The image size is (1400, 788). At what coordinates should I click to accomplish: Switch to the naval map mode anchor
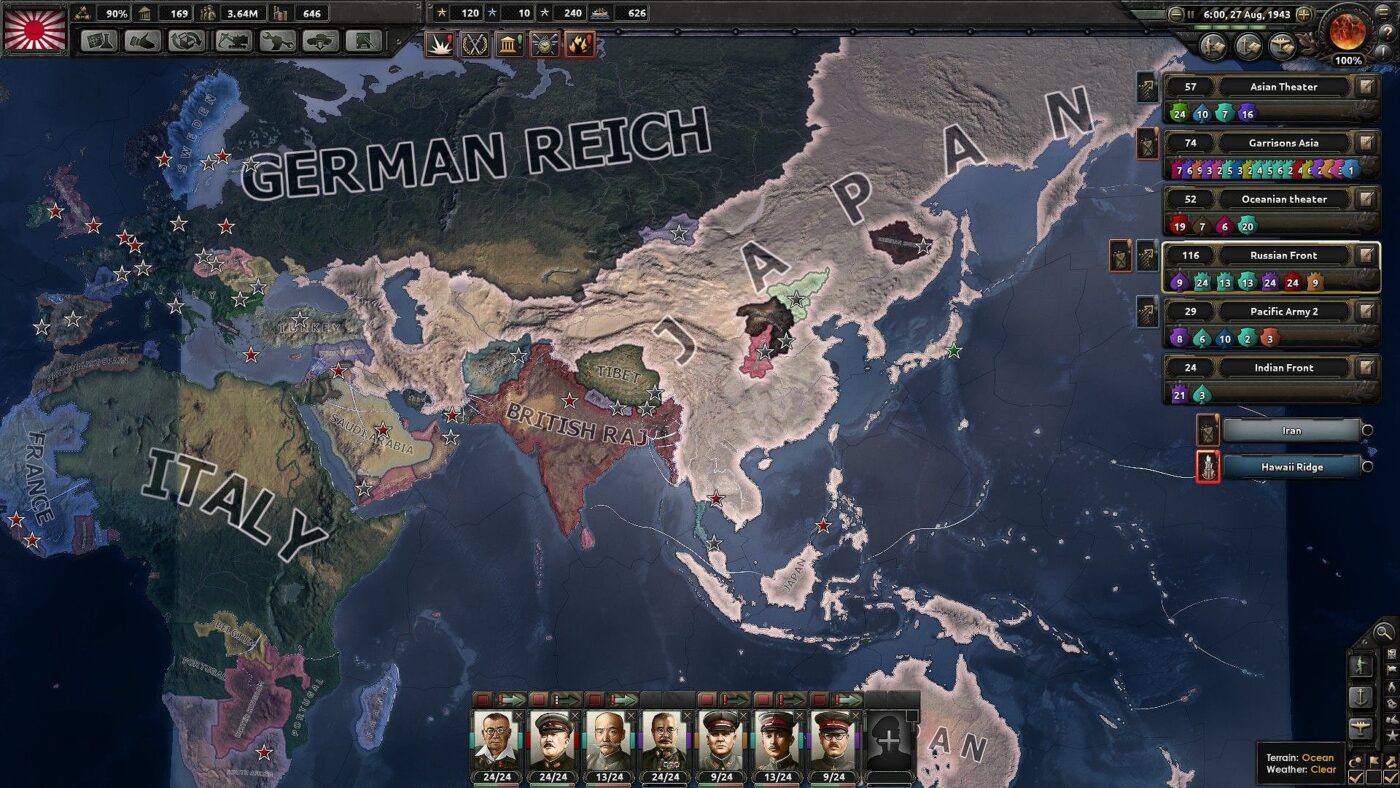(x=1361, y=697)
